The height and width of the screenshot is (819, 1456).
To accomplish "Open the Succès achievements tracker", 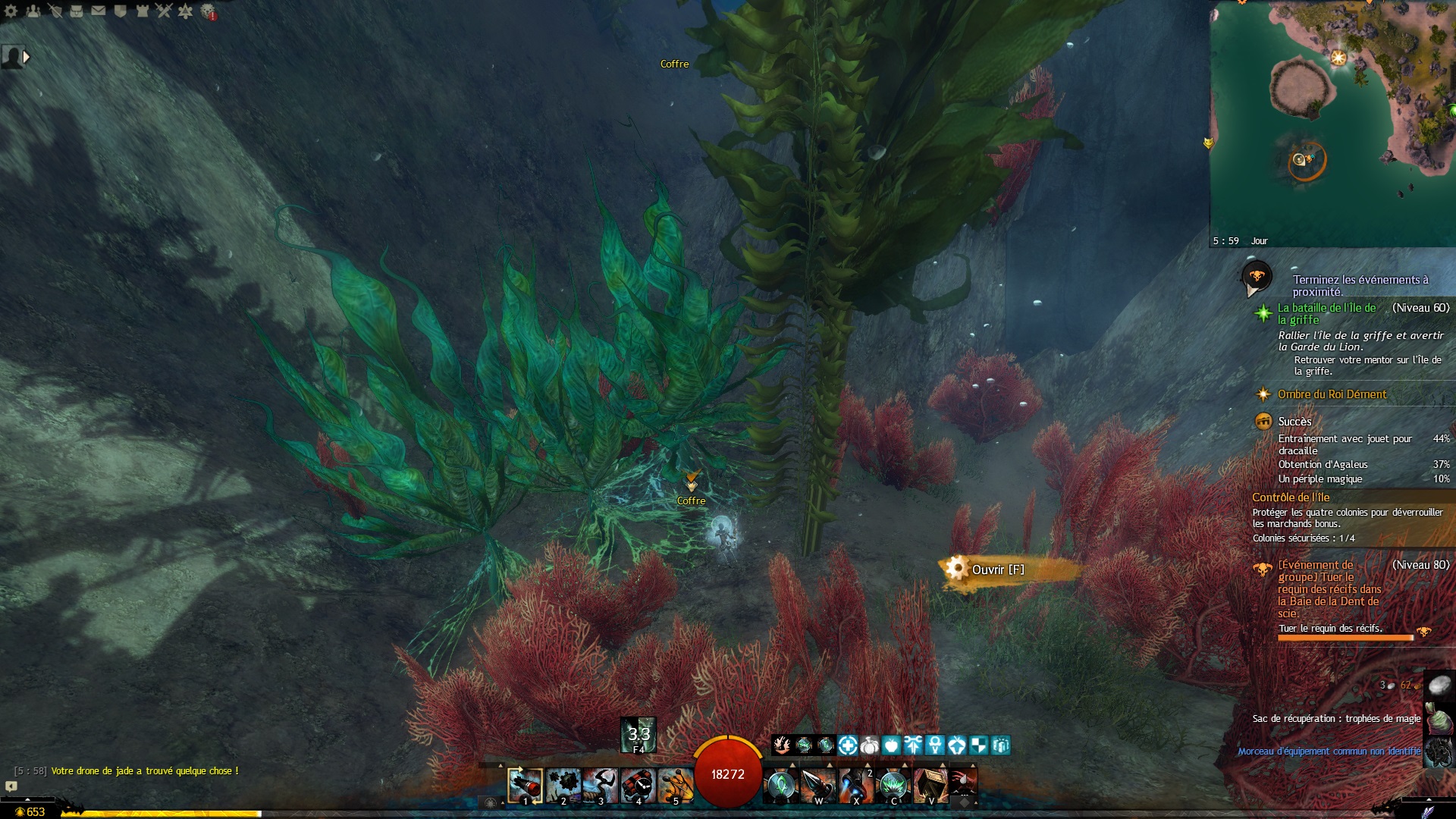I will click(x=1294, y=422).
